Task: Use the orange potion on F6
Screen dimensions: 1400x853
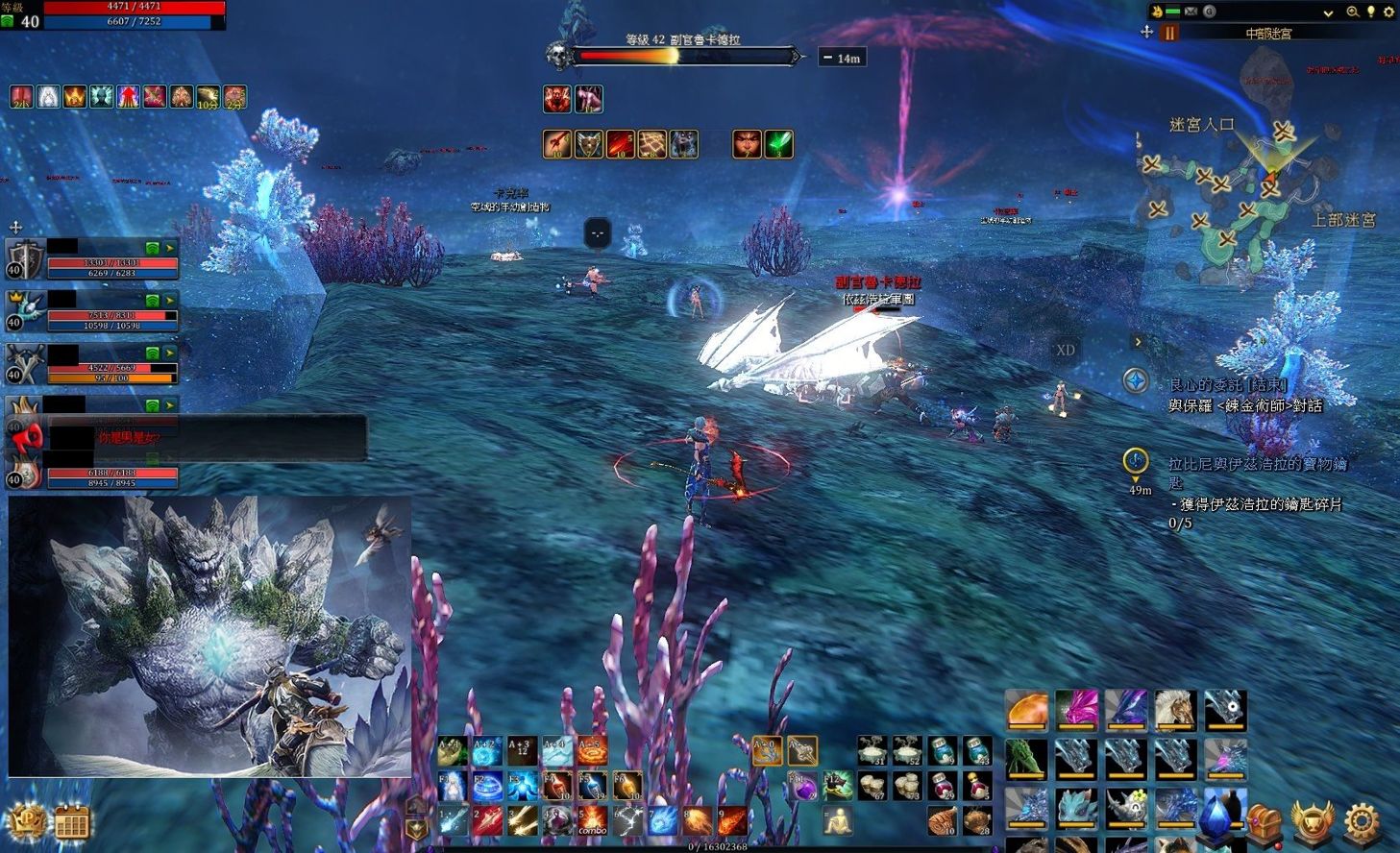Action: click(627, 787)
